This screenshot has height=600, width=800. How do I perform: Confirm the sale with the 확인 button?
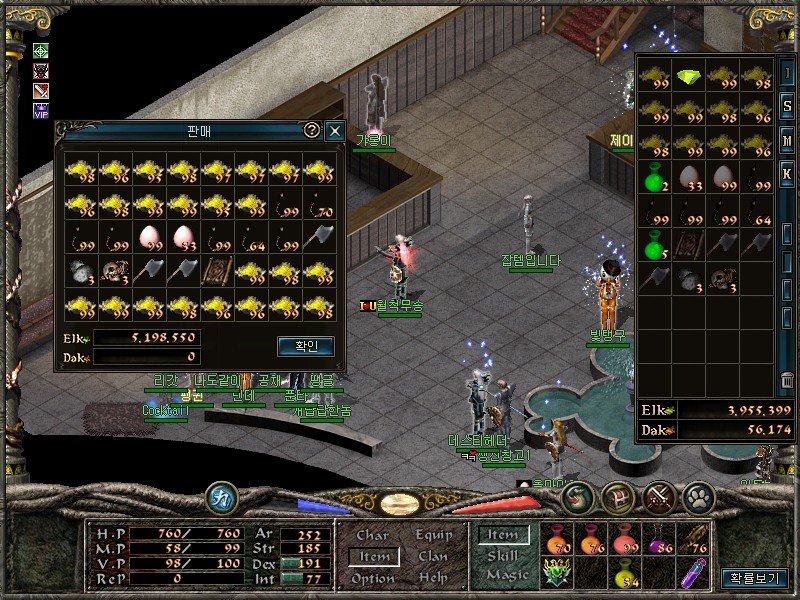point(305,346)
